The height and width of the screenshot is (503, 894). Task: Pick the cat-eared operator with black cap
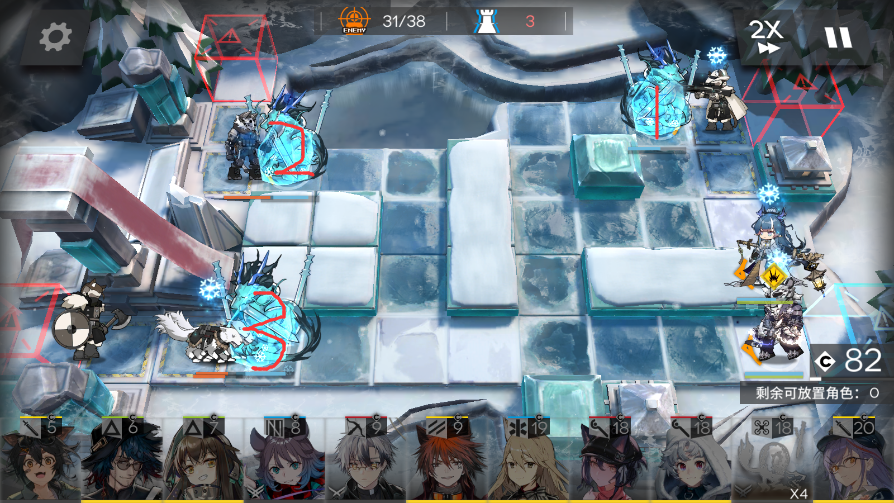(x=609, y=460)
